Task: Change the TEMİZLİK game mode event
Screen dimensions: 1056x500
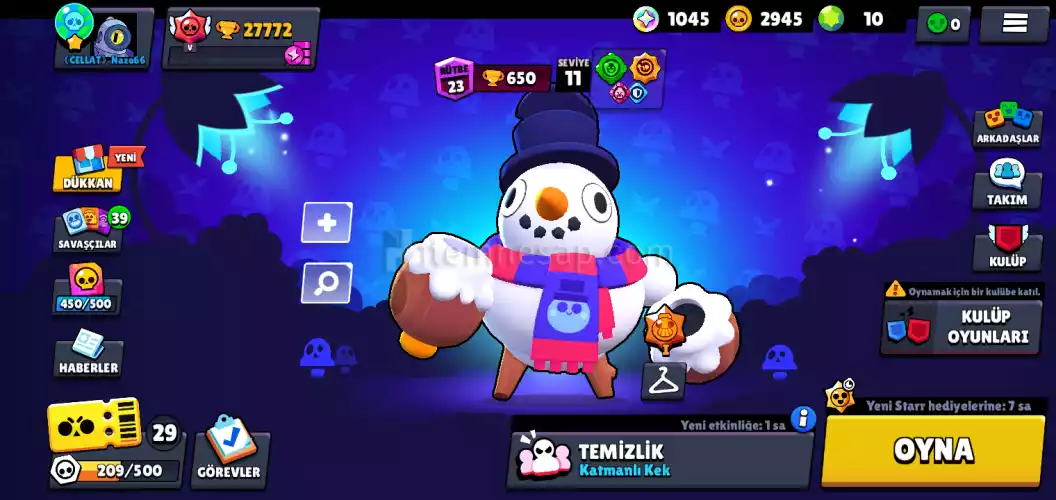Action: (x=658, y=460)
